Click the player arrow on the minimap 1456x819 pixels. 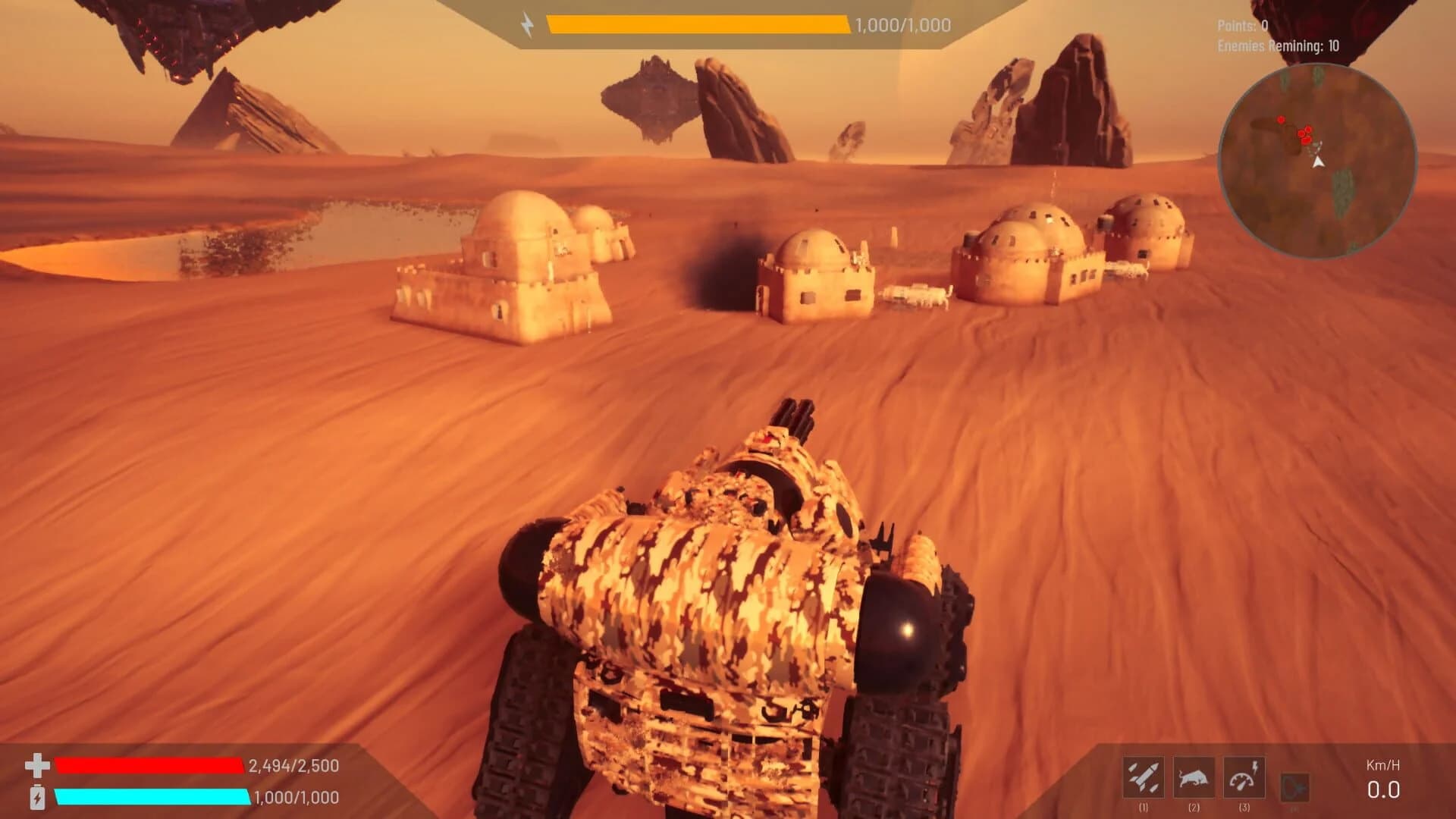coord(1317,163)
